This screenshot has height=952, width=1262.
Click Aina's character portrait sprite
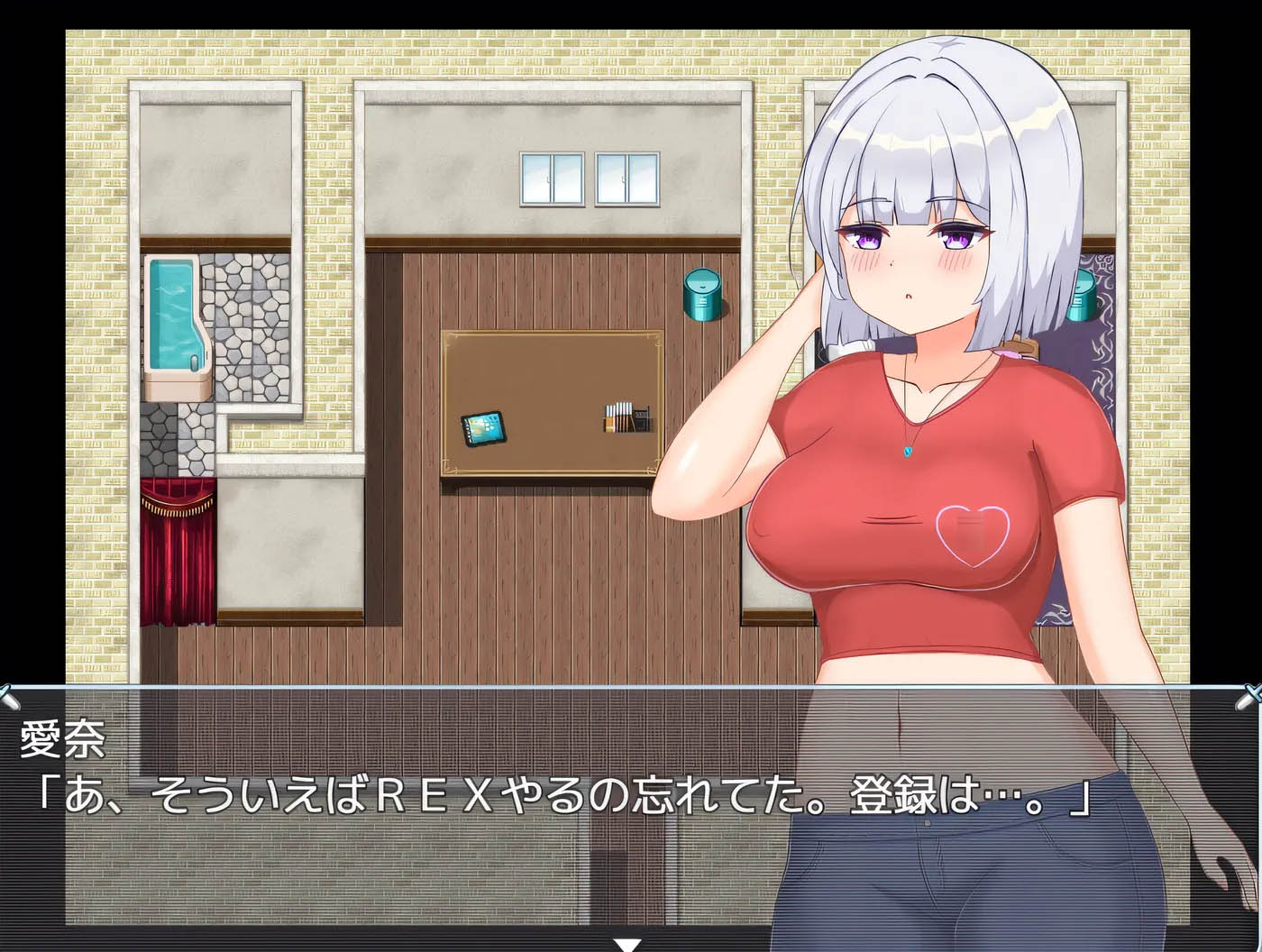919,361
